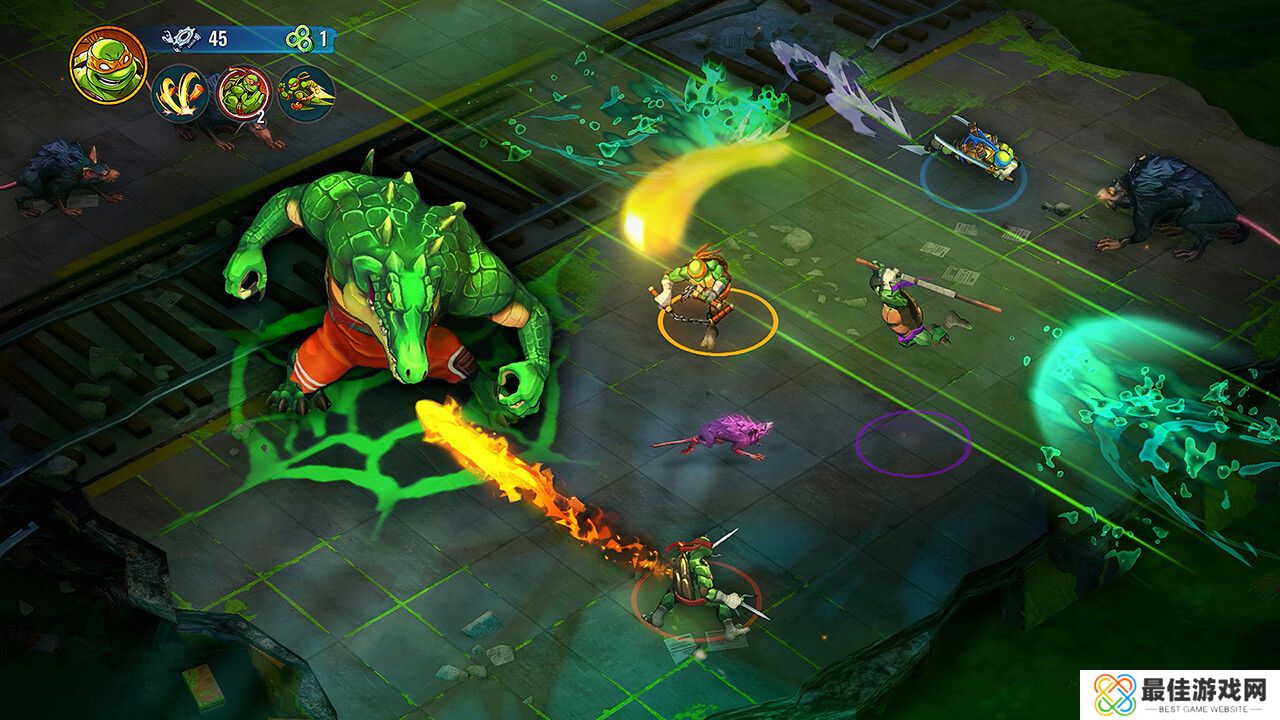Use the turtle dash attack ability
Viewport: 1280px width, 720px height.
305,93
